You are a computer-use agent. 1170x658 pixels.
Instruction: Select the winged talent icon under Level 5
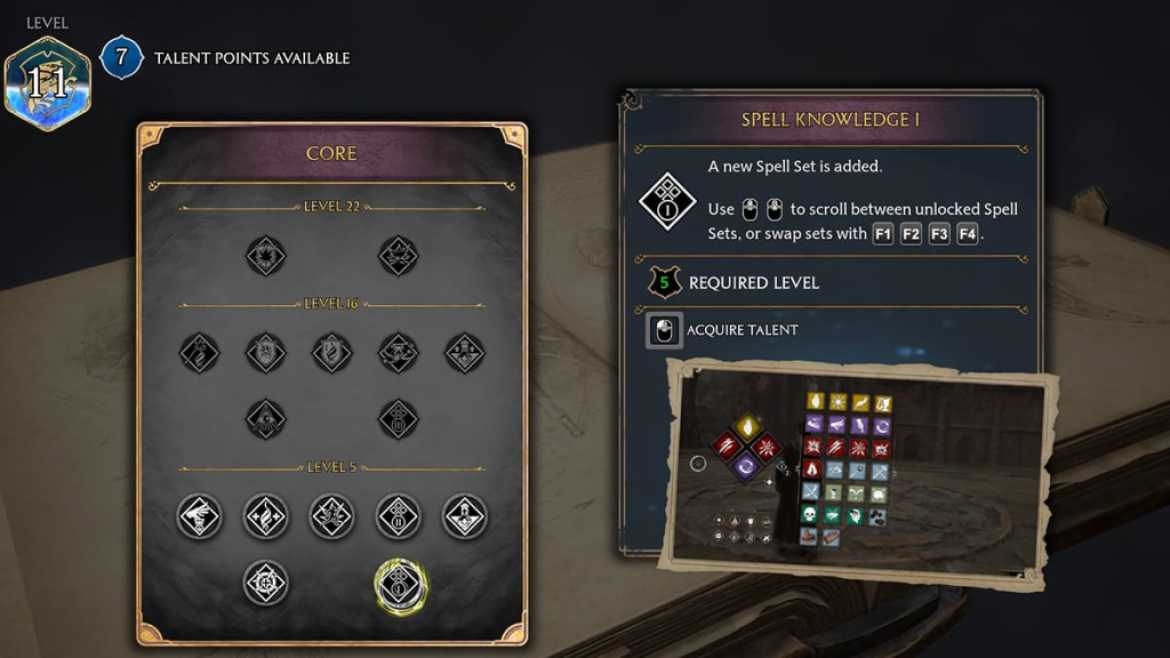tap(199, 517)
